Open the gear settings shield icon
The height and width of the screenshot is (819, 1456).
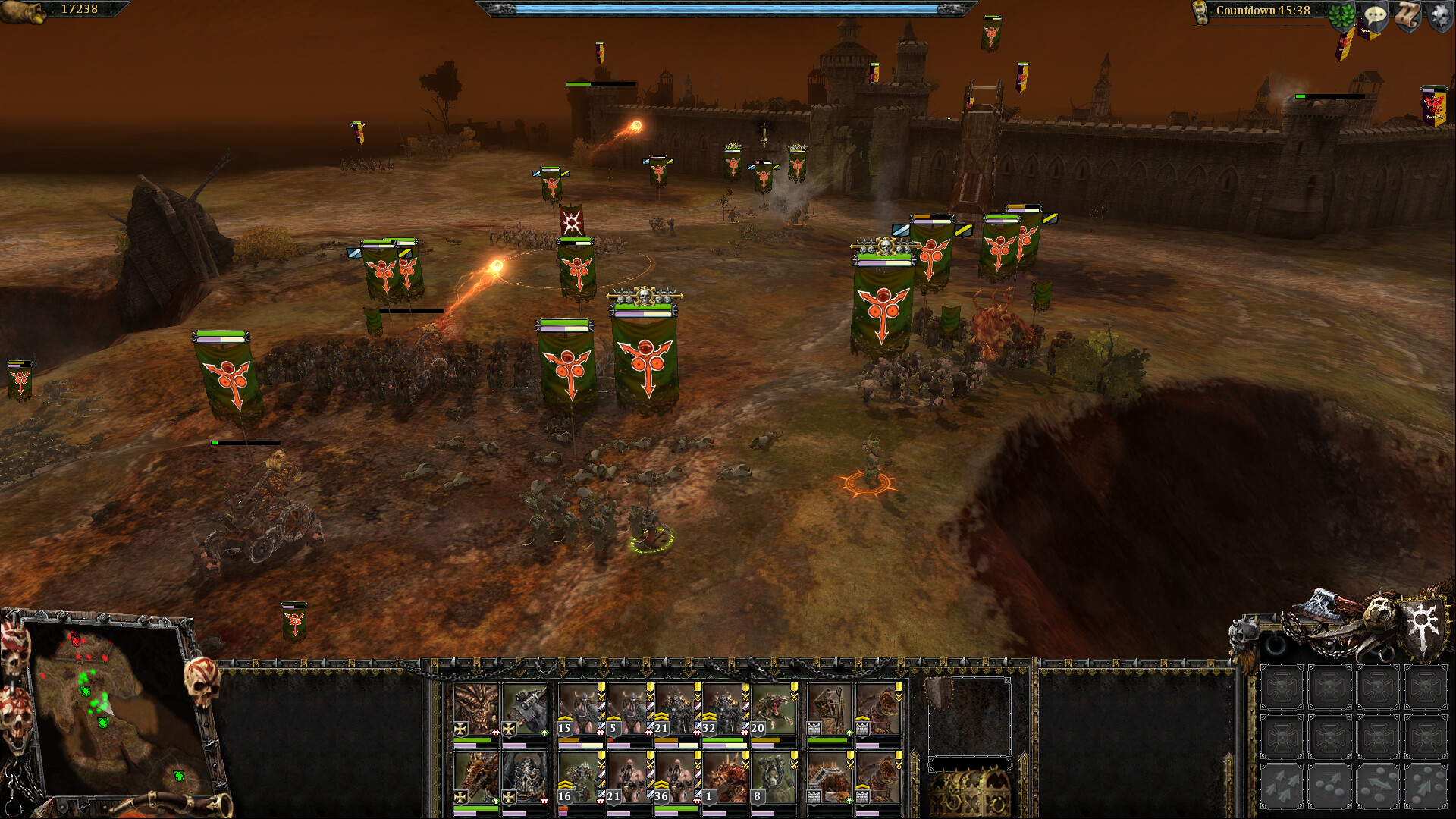pos(1439,15)
